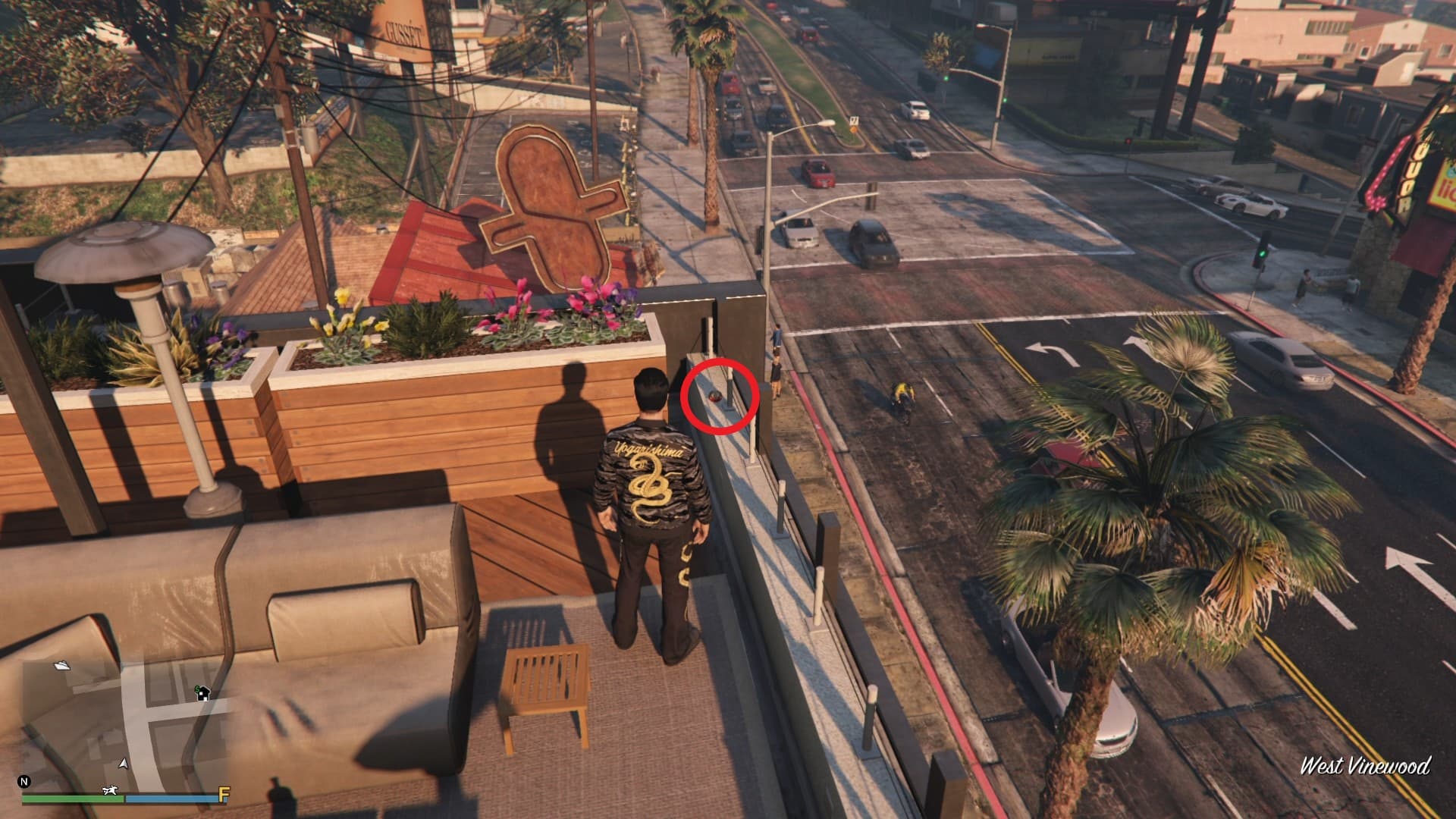Click the player arrow on the minimap
This screenshot has width=1456, height=819.
click(124, 763)
